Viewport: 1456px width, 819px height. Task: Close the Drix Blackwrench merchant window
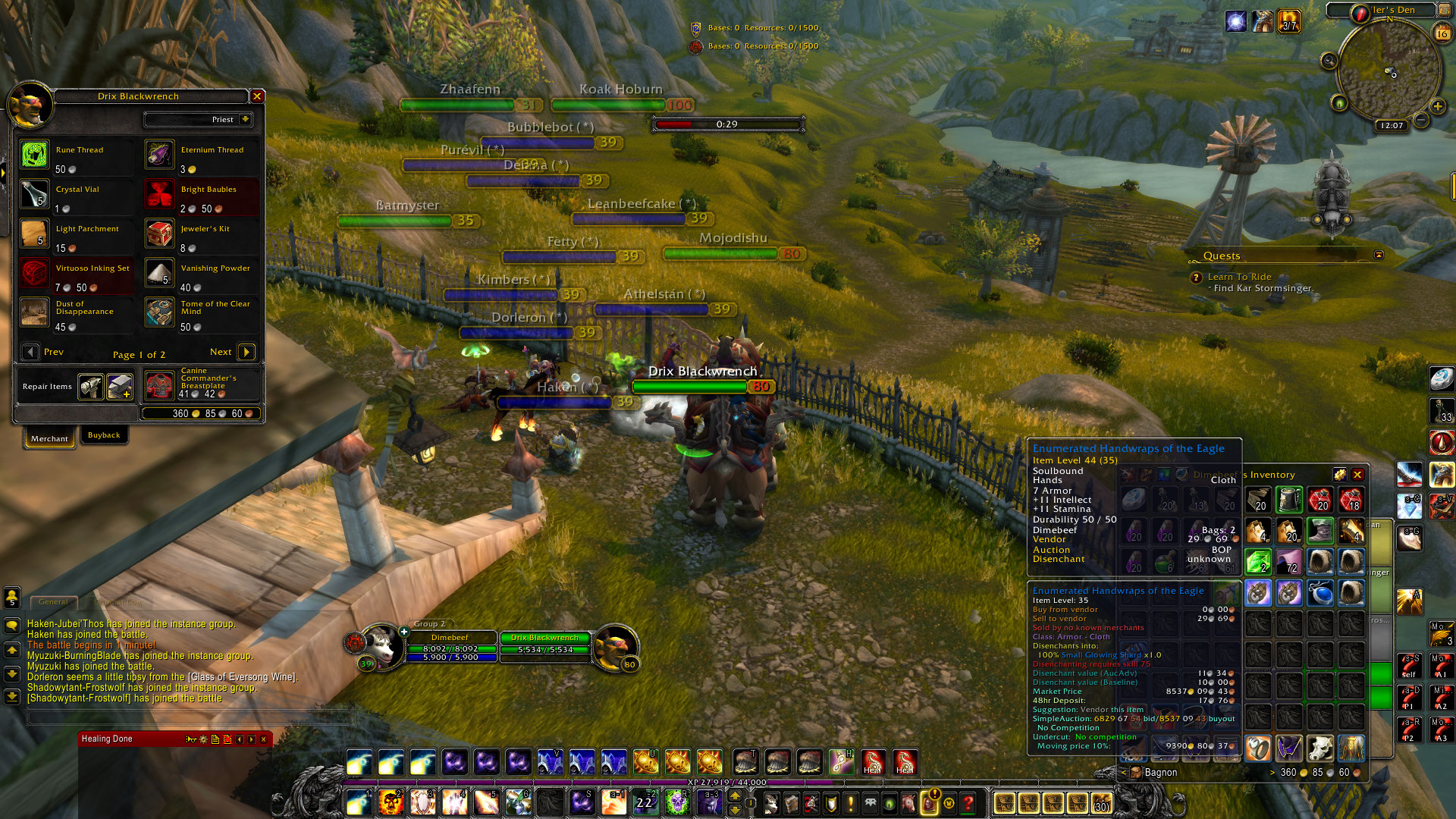257,96
